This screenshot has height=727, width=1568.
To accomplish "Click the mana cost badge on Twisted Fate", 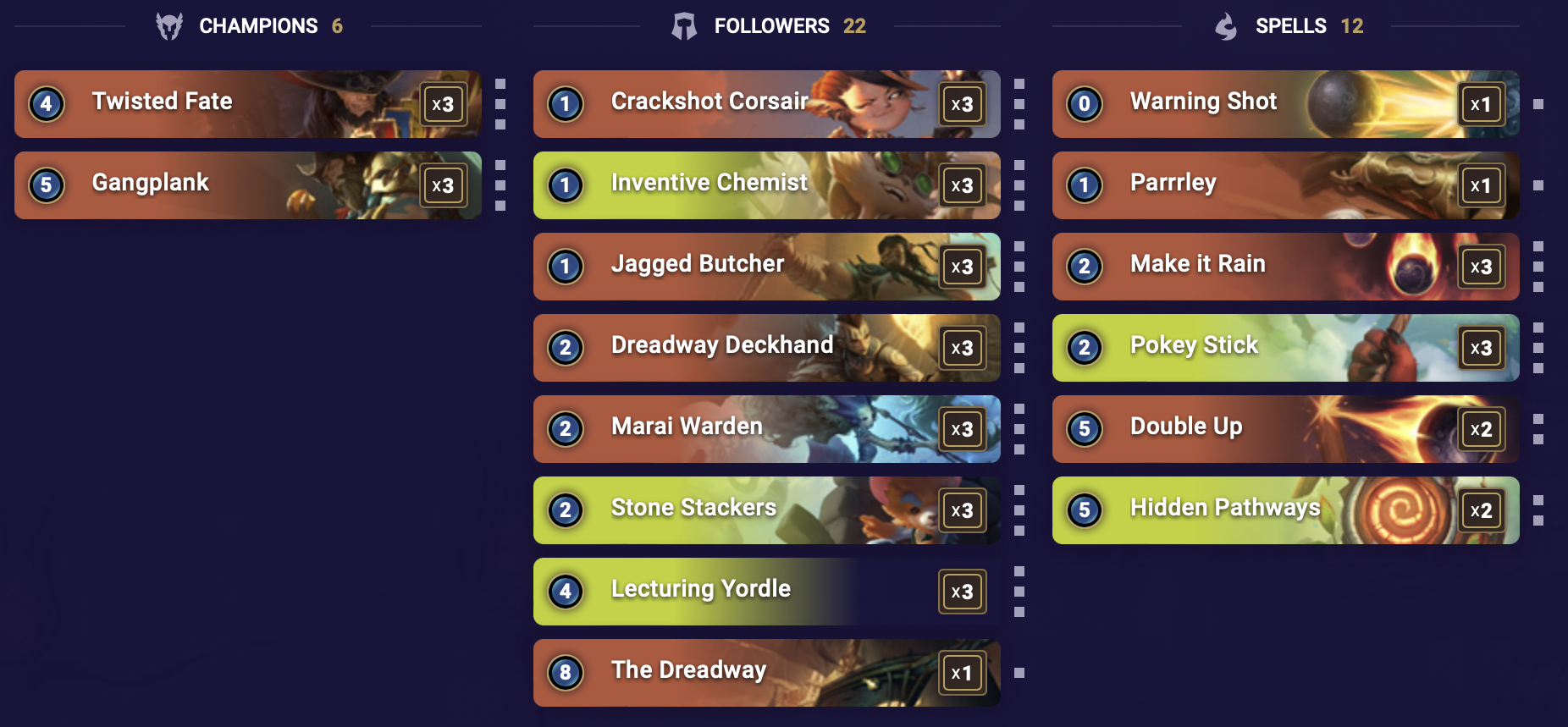I will (47, 104).
